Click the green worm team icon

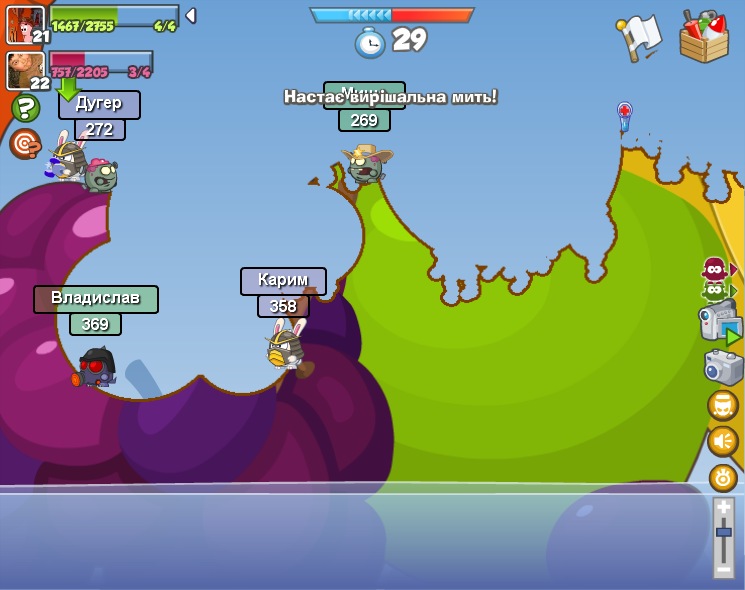pyautogui.click(x=714, y=291)
